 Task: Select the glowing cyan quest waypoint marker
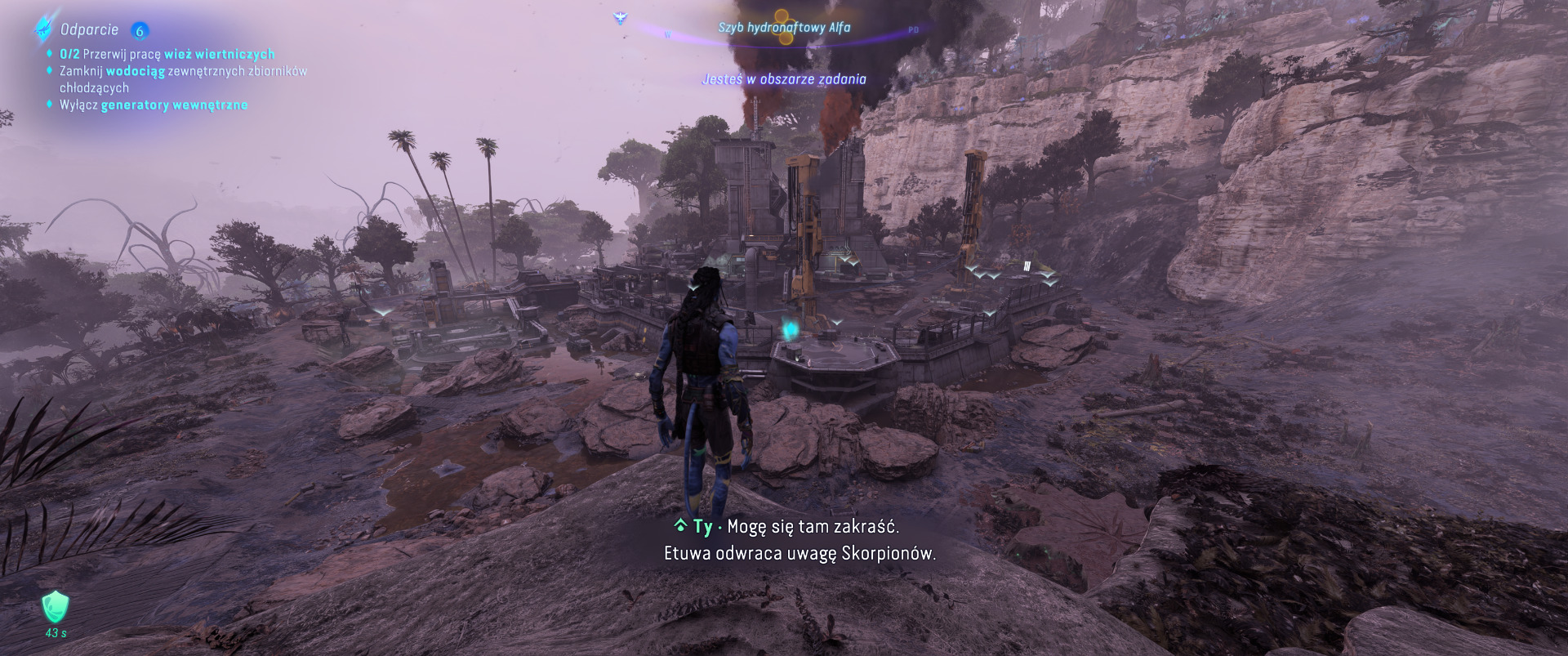click(790, 330)
